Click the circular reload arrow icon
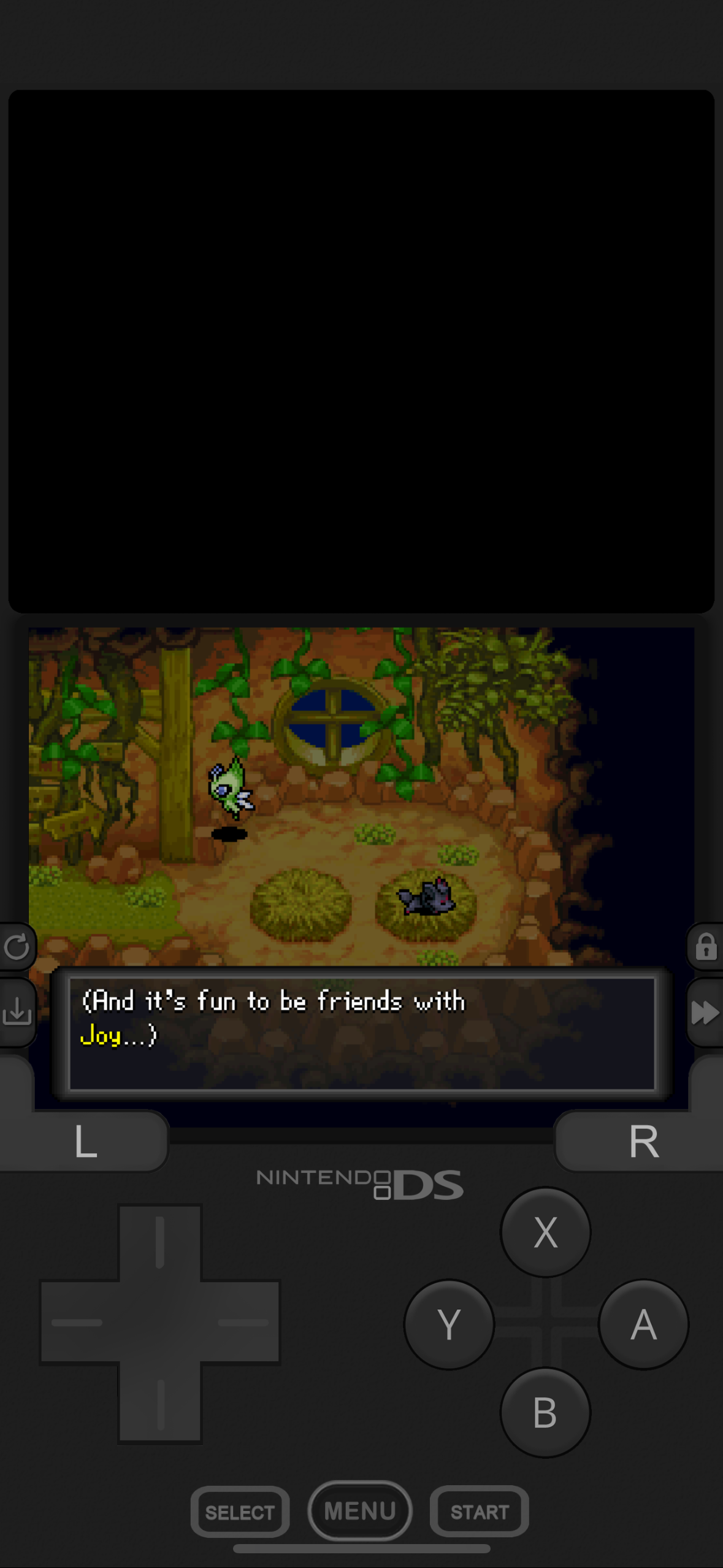723x1568 pixels. 17,947
